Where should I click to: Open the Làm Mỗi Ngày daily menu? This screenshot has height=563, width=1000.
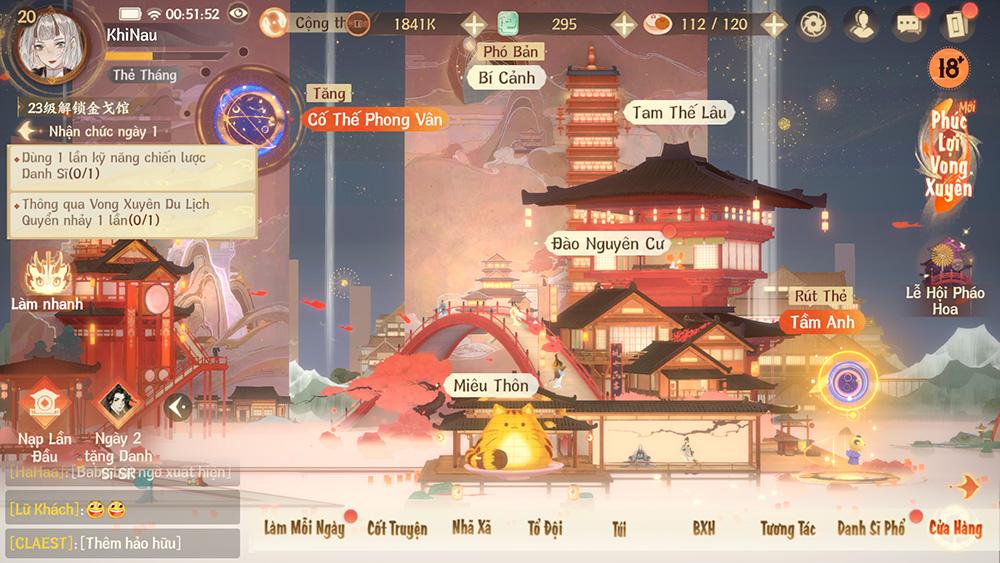[304, 527]
